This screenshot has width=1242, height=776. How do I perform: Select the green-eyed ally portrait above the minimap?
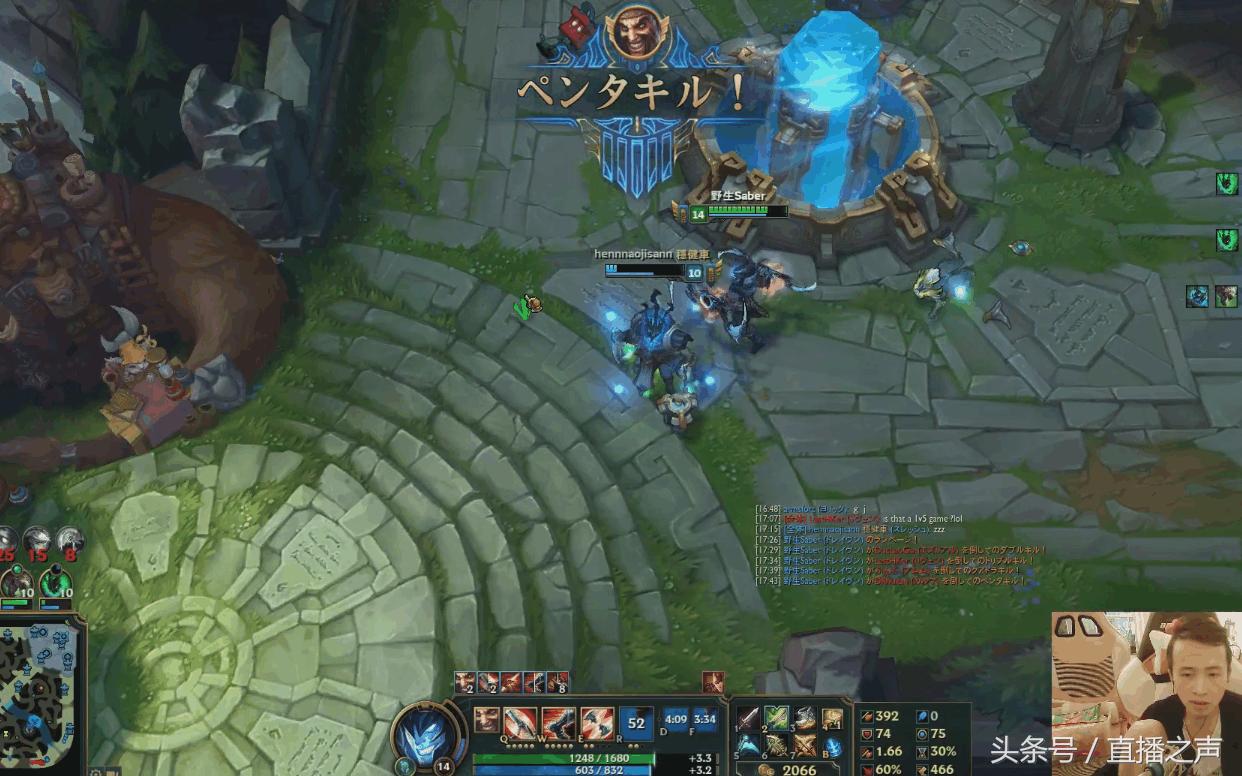[x=54, y=584]
